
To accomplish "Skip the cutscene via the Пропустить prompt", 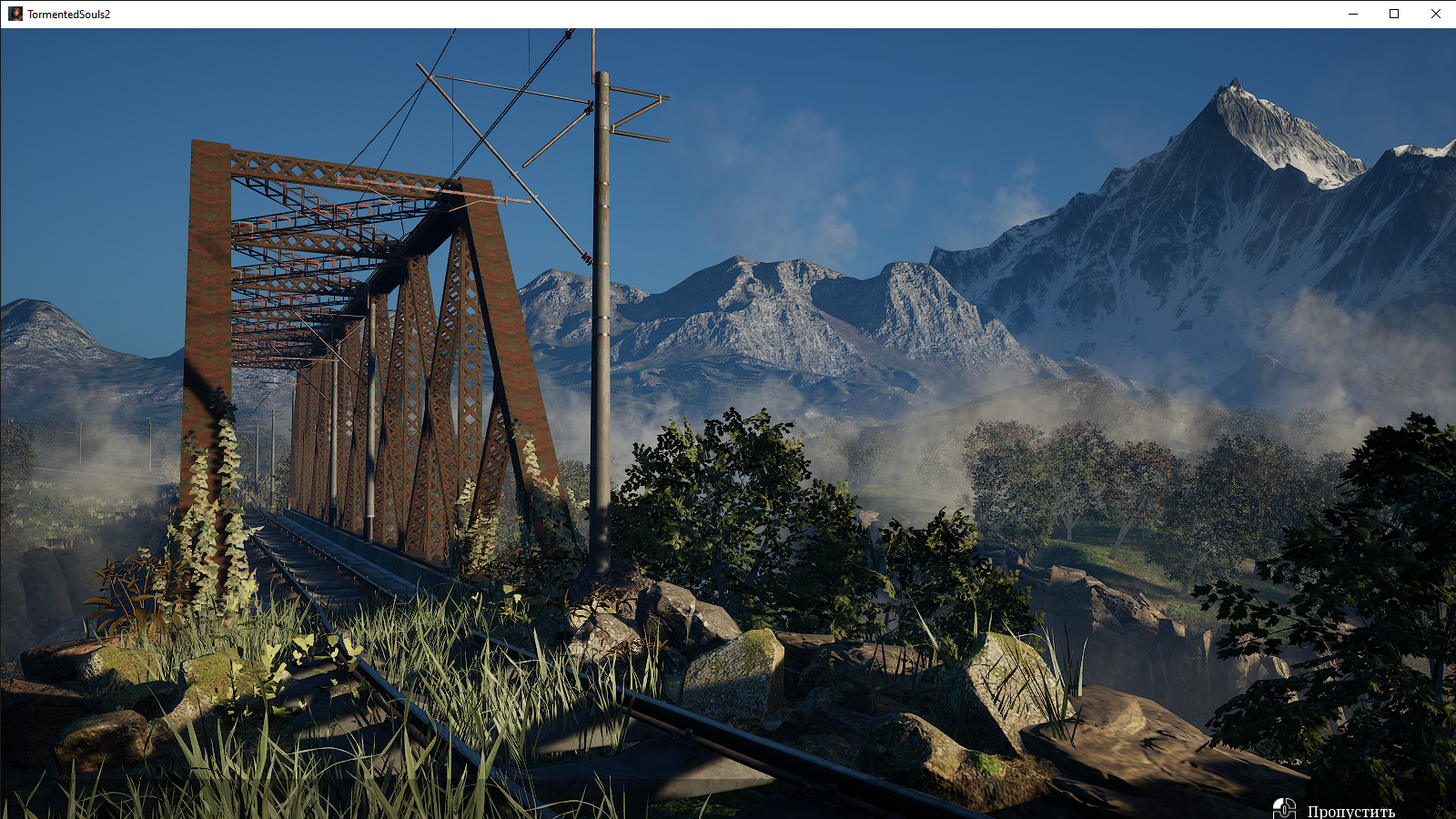I will pos(1350,810).
